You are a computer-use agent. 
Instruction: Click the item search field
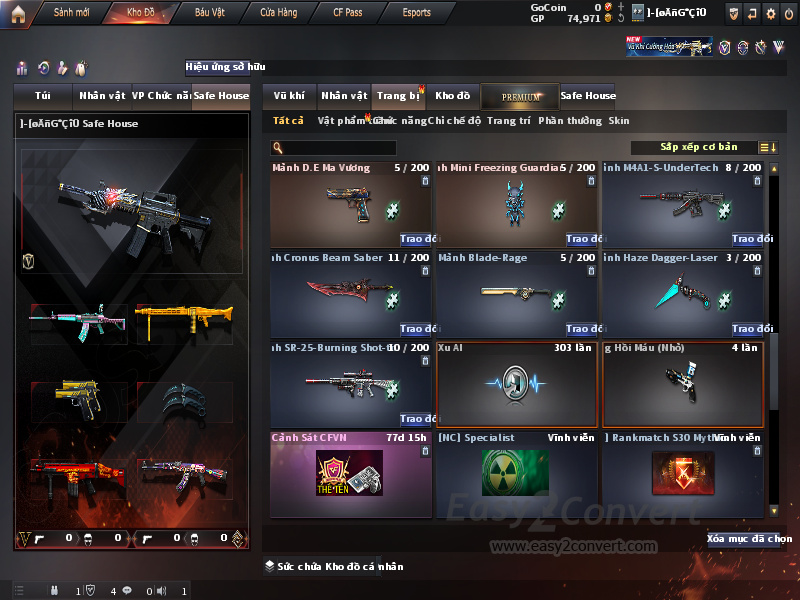point(340,148)
